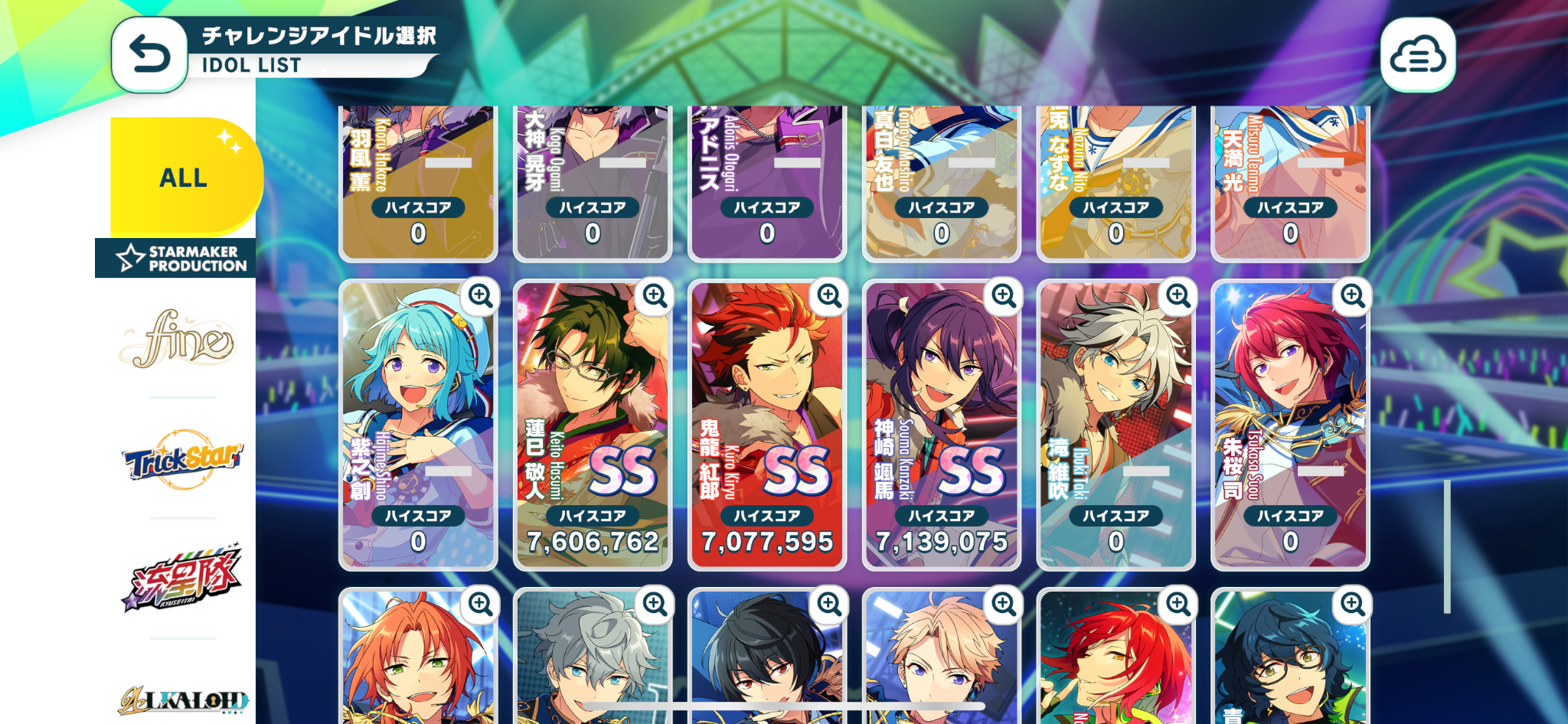Filter idols by fine unit
The width and height of the screenshot is (1568, 724).
coord(182,339)
